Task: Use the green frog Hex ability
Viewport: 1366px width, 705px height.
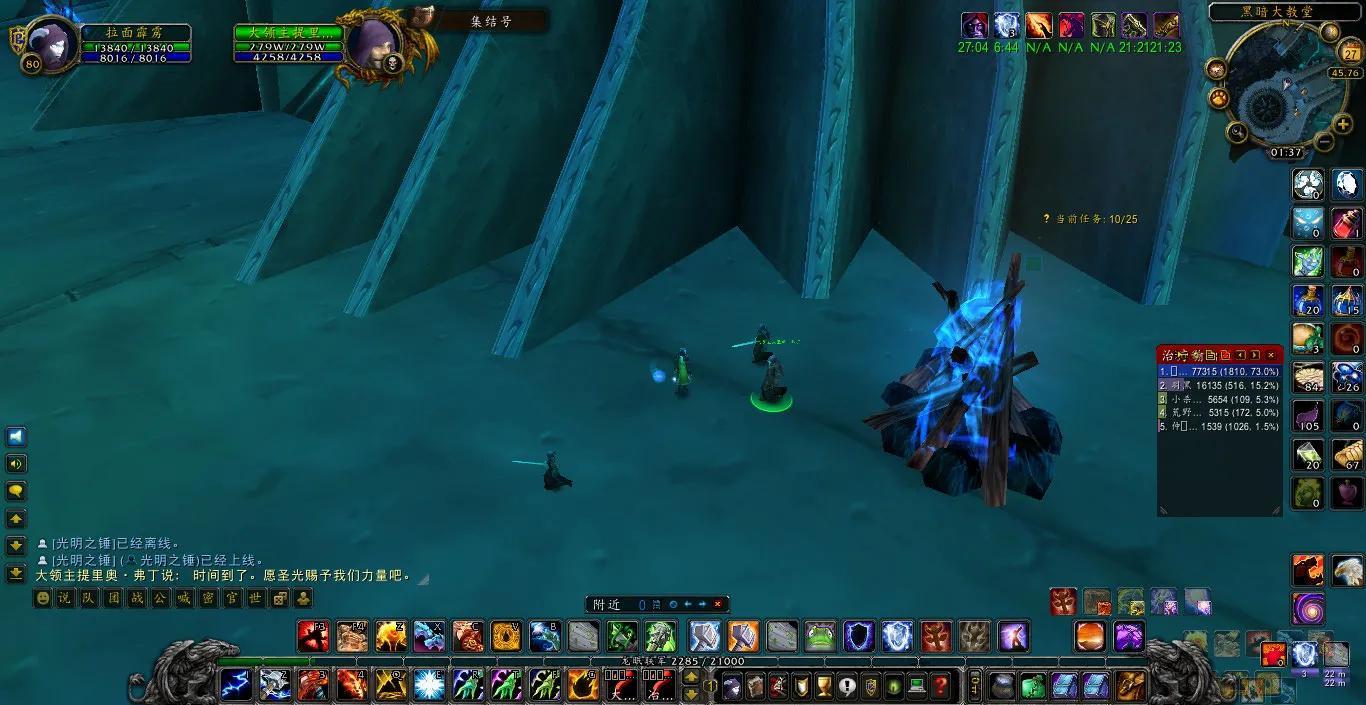Action: click(820, 636)
